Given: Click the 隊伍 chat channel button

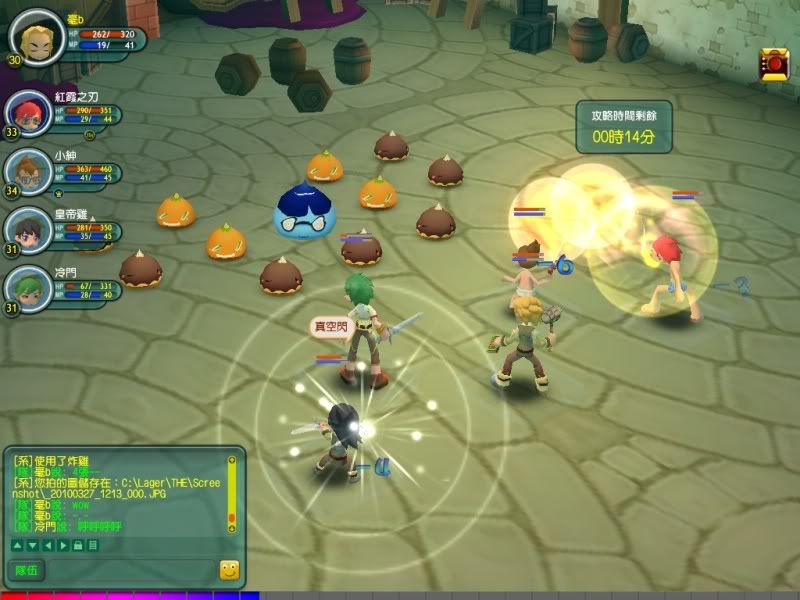Looking at the screenshot, I should click(26, 570).
